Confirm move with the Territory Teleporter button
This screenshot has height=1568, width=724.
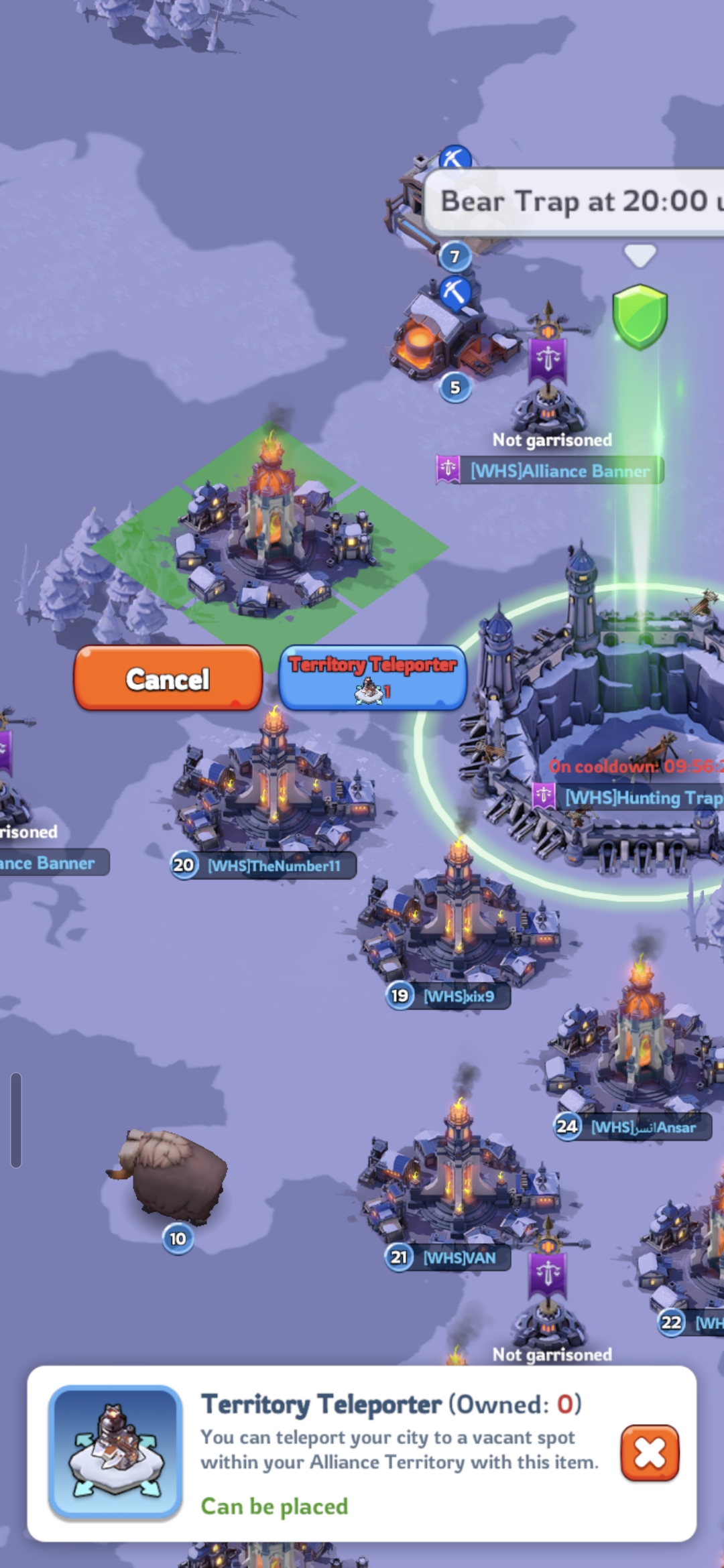(x=373, y=677)
